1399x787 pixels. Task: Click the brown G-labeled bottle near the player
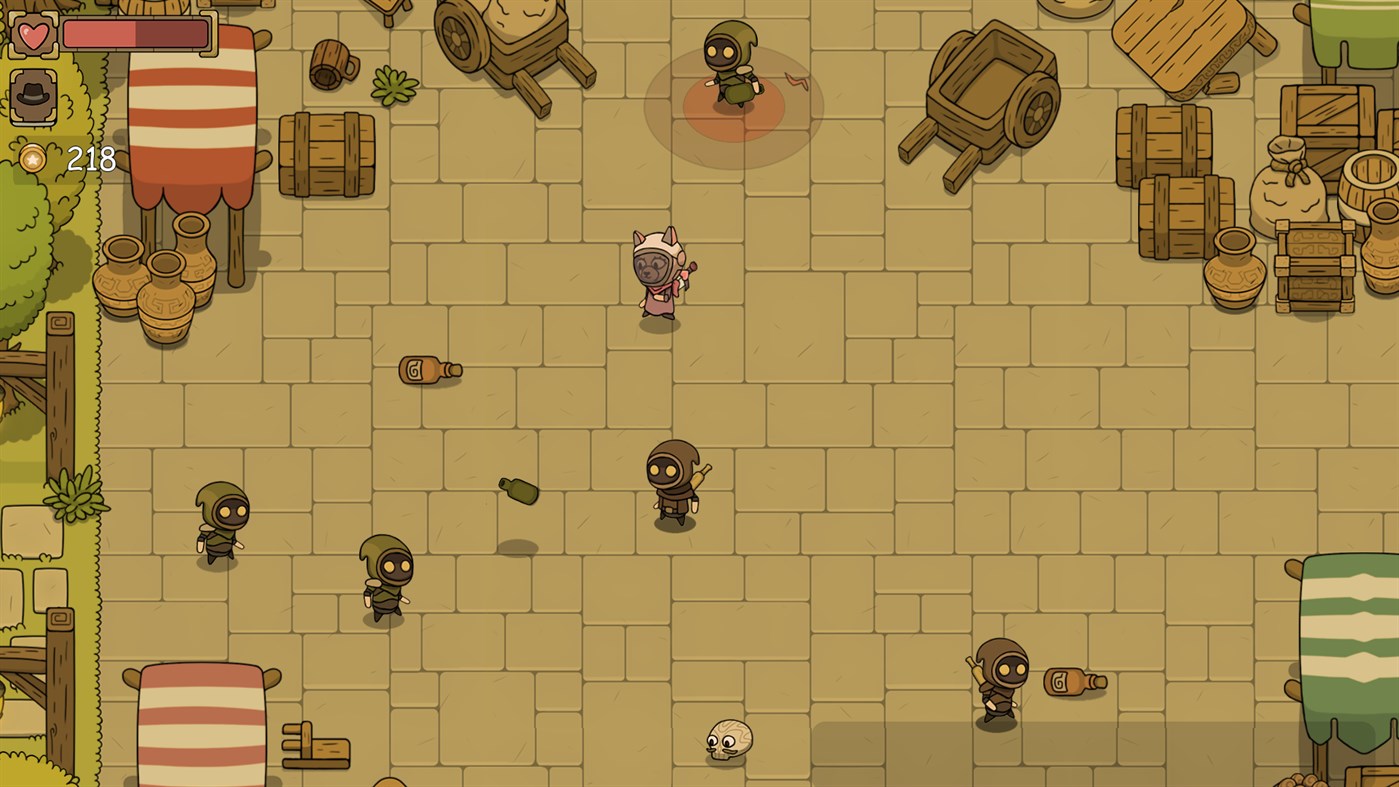click(x=428, y=371)
